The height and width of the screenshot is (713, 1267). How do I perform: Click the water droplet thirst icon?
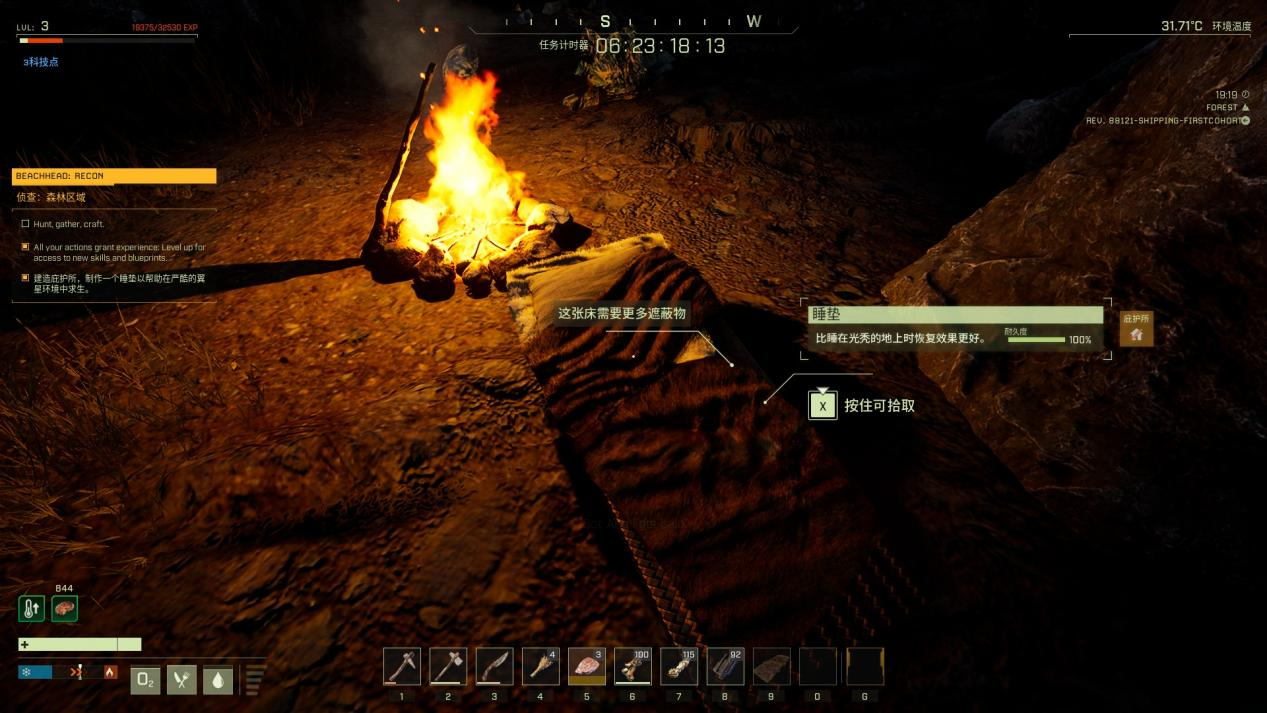pyautogui.click(x=217, y=680)
